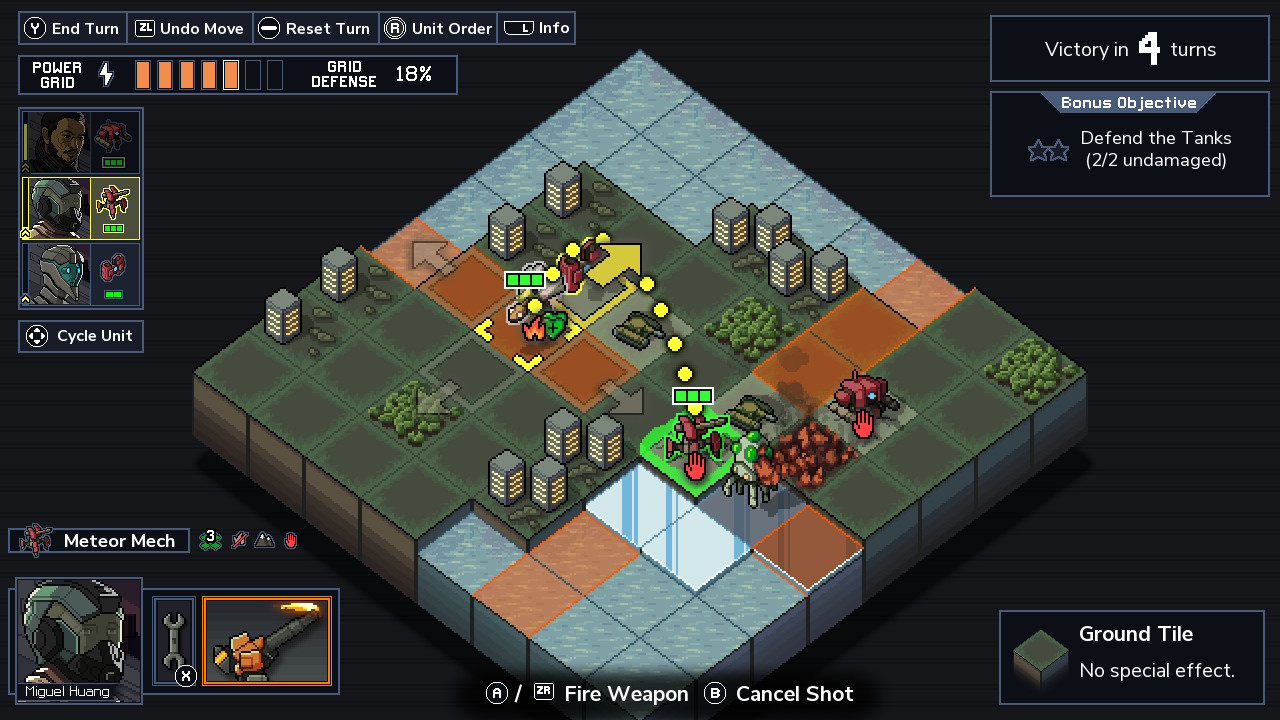Select the highlighted Meteor Mech unit portrait

coord(81,208)
